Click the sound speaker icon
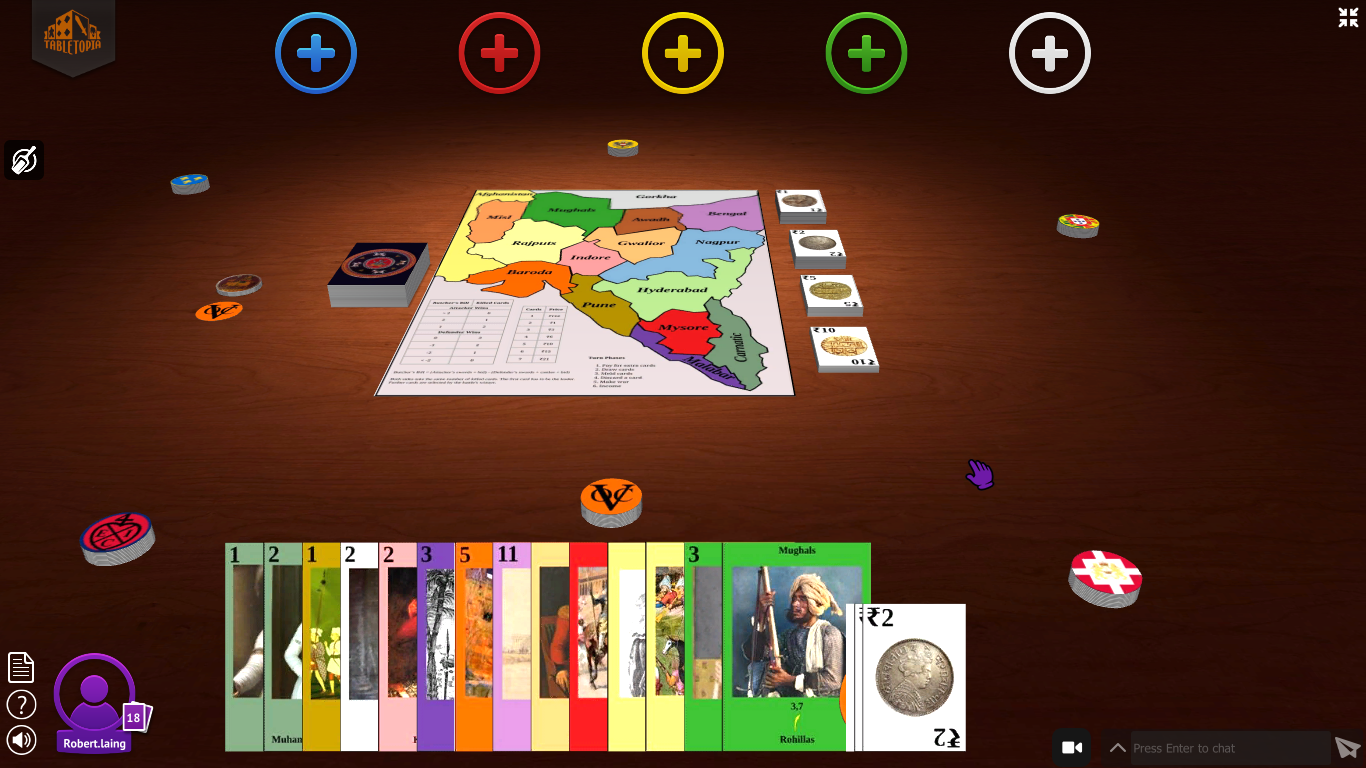The height and width of the screenshot is (768, 1366). [x=20, y=740]
